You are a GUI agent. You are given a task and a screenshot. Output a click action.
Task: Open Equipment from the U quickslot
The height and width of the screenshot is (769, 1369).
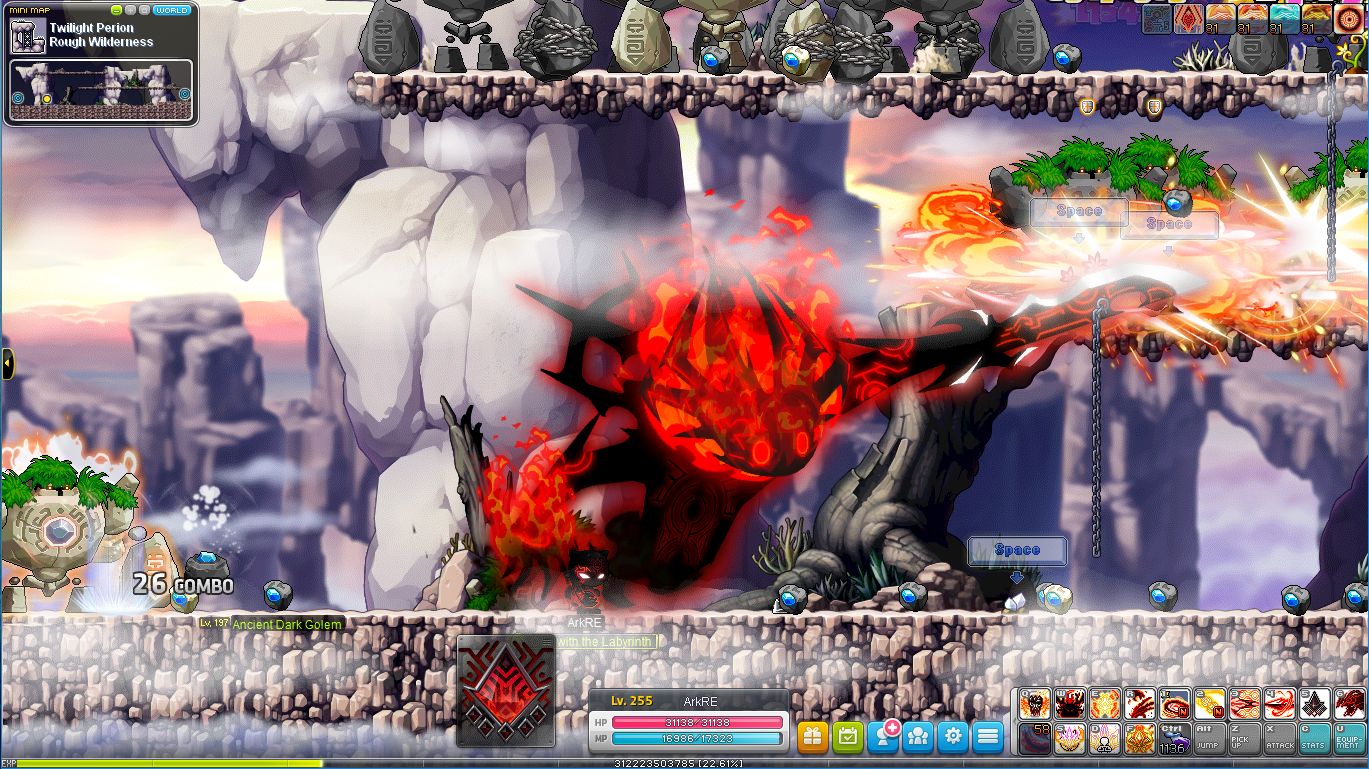[x=1348, y=738]
